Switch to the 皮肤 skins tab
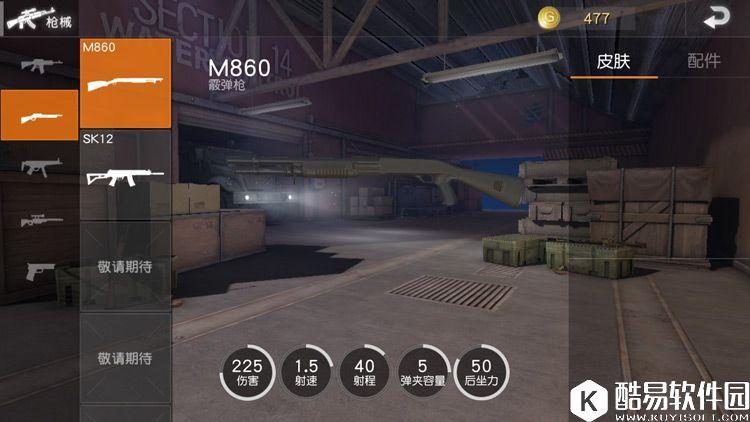Viewport: 750px width, 422px height. click(x=613, y=61)
